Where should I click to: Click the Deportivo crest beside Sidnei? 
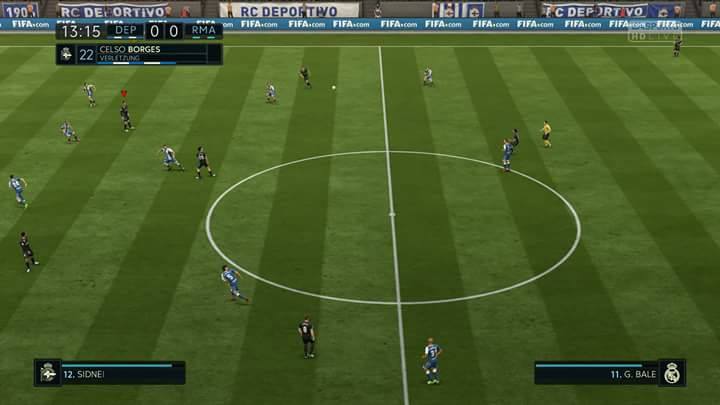[47, 373]
